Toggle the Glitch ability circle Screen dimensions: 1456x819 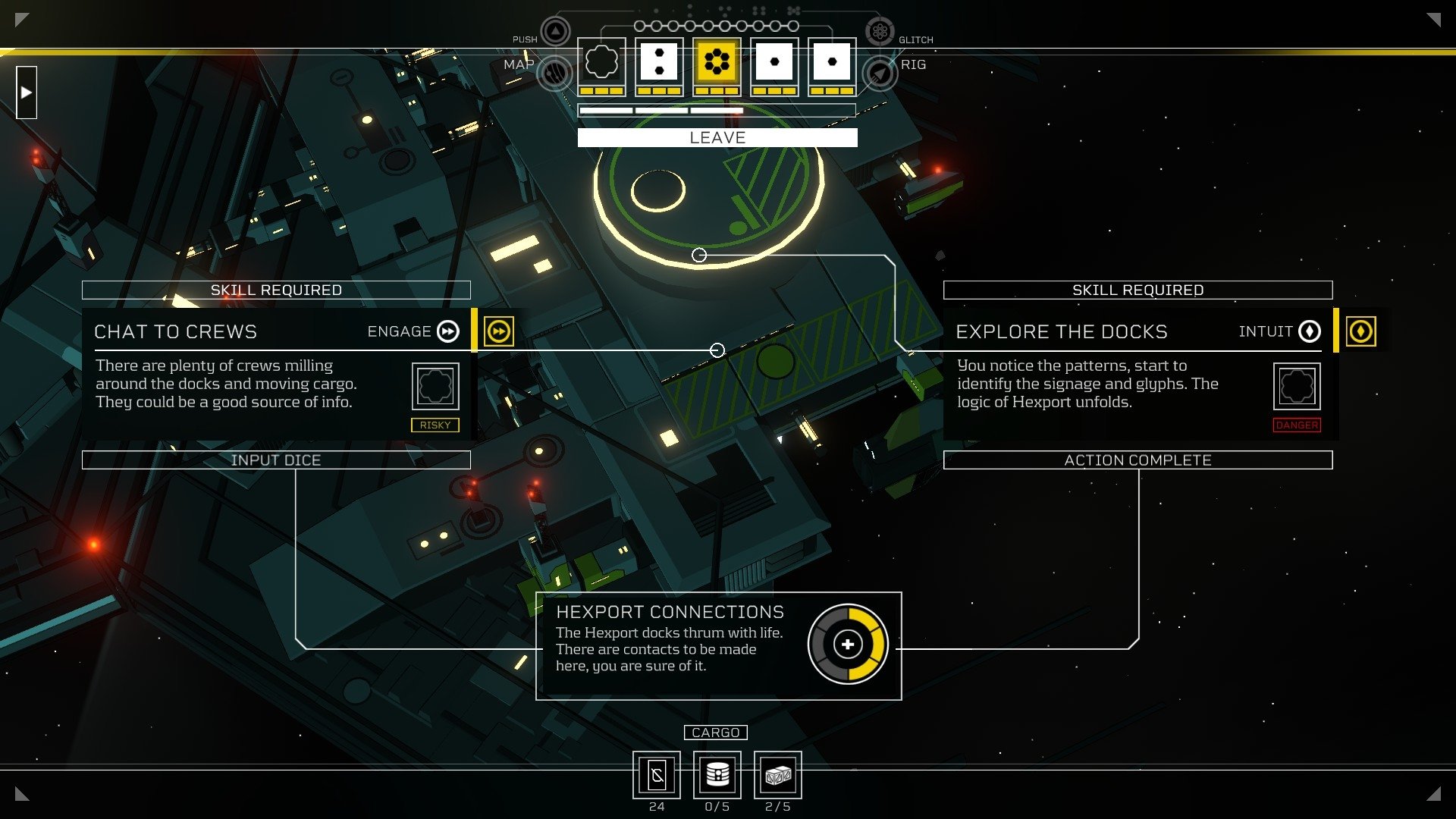click(x=880, y=31)
